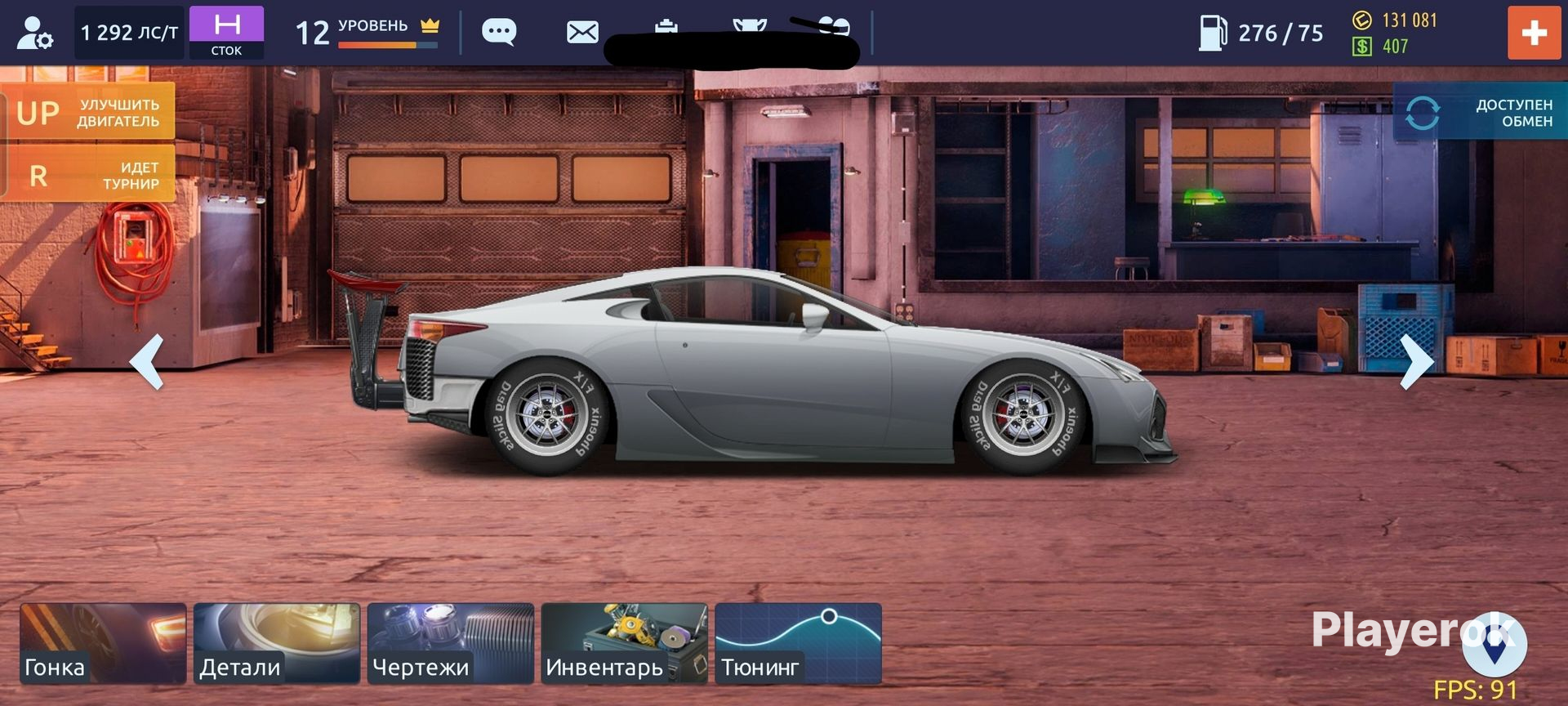
Task: Open the chat speech bubble
Action: coord(499,33)
